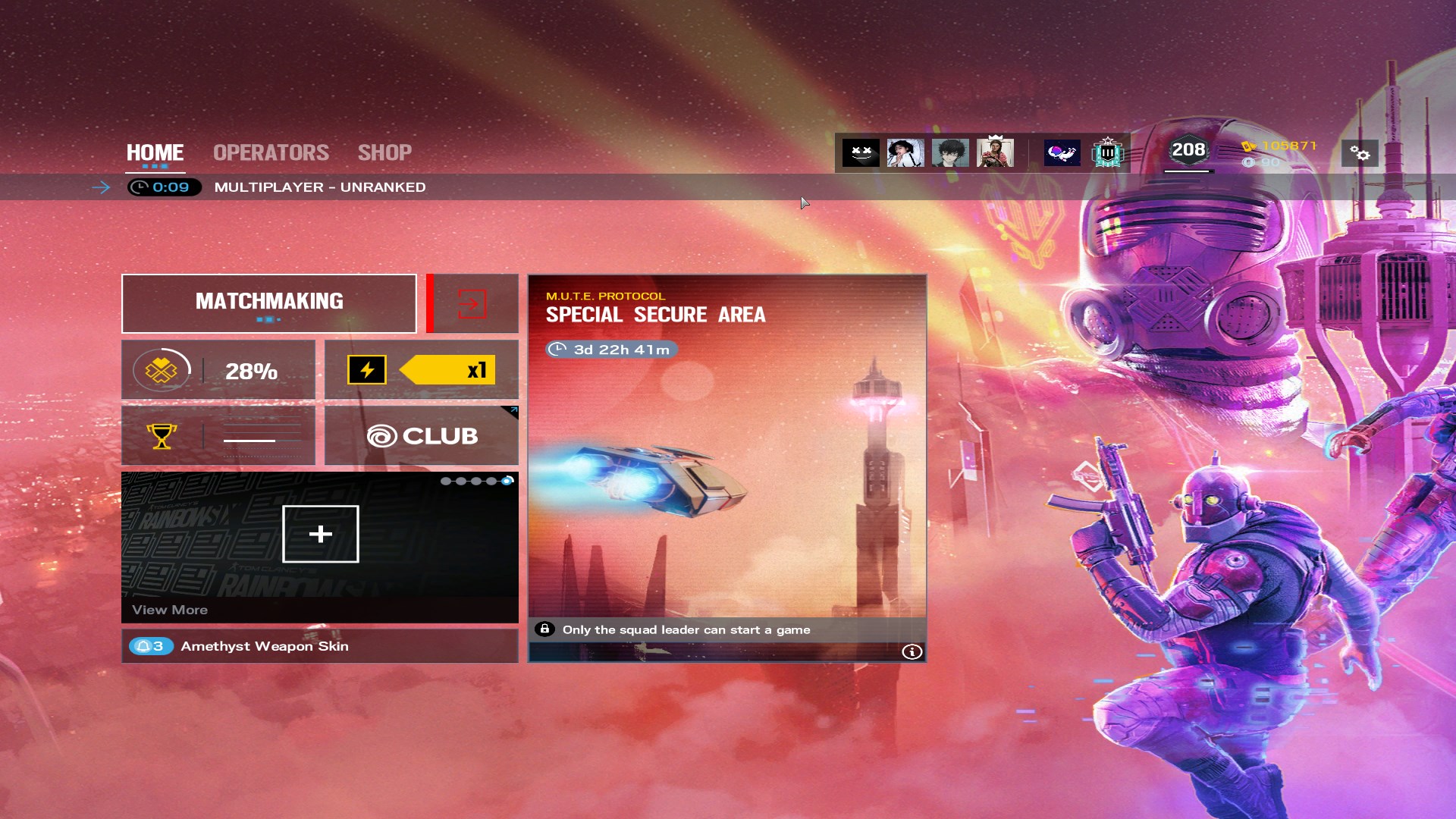Click the Multiplayer - Unranked queue bar

319,187
